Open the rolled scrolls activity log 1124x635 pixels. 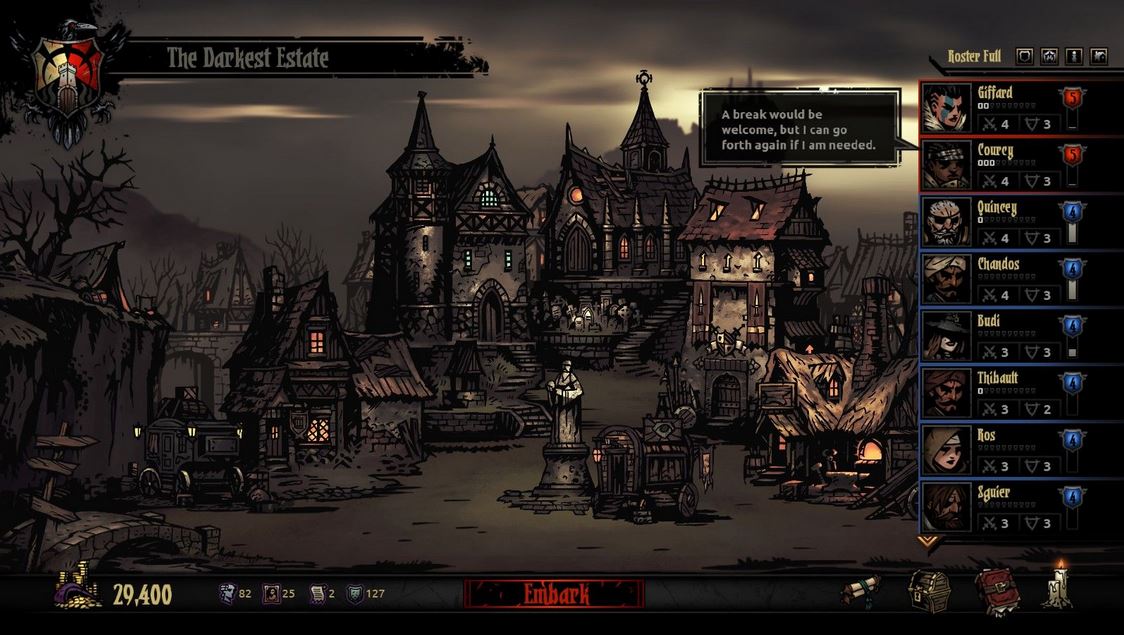click(x=859, y=590)
